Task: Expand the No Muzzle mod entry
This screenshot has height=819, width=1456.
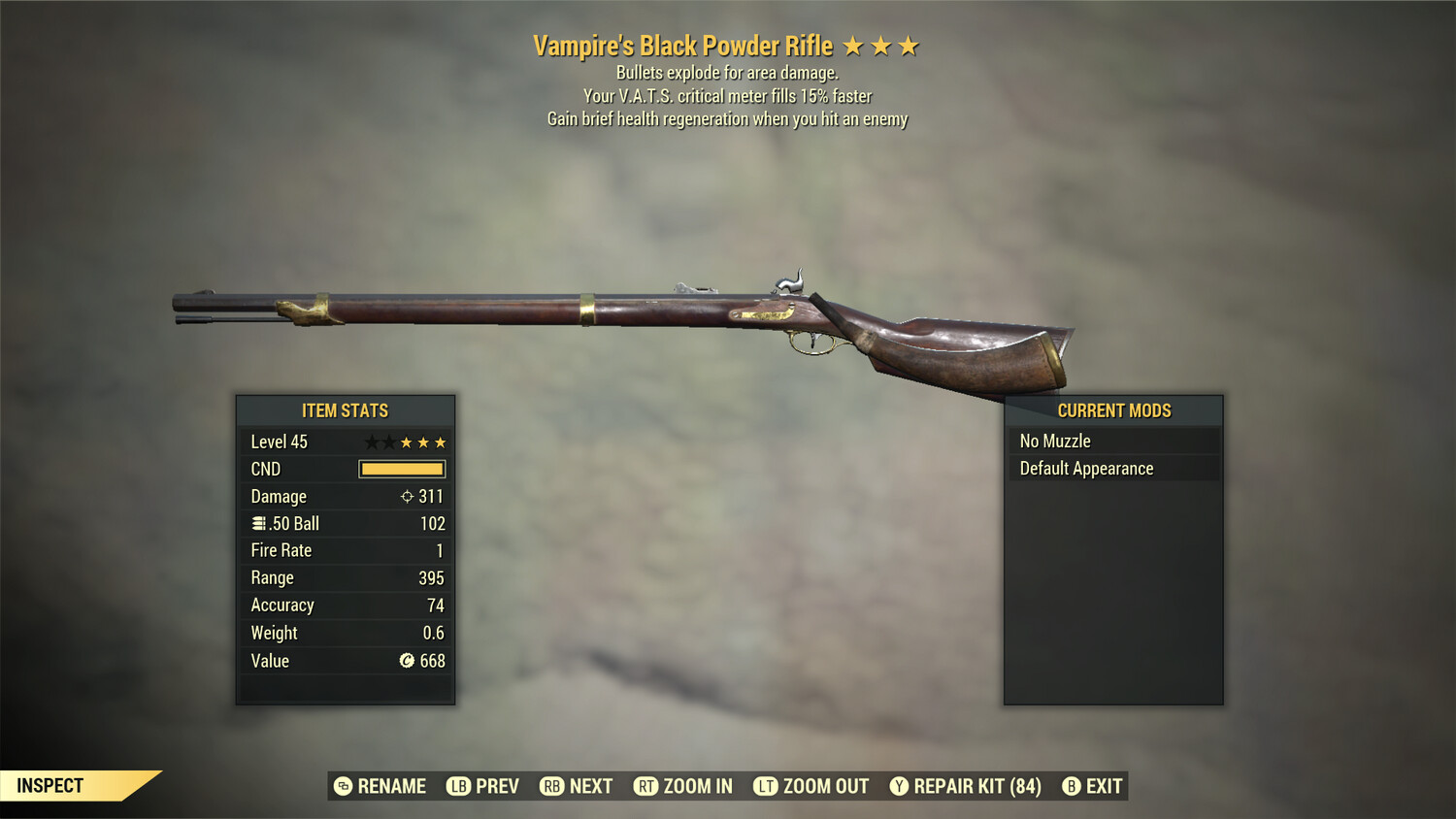Action: click(1113, 440)
